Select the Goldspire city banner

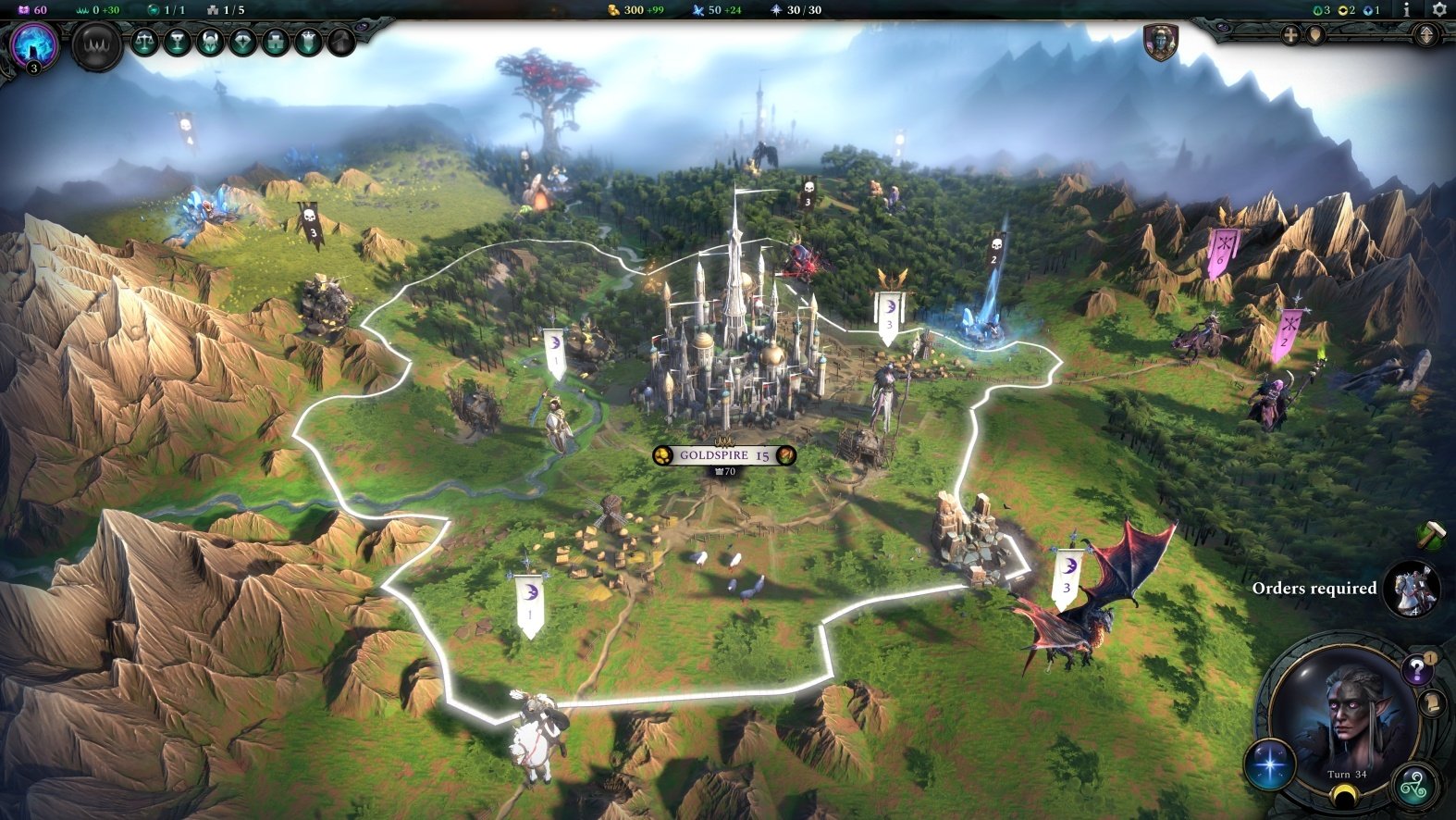(x=726, y=455)
